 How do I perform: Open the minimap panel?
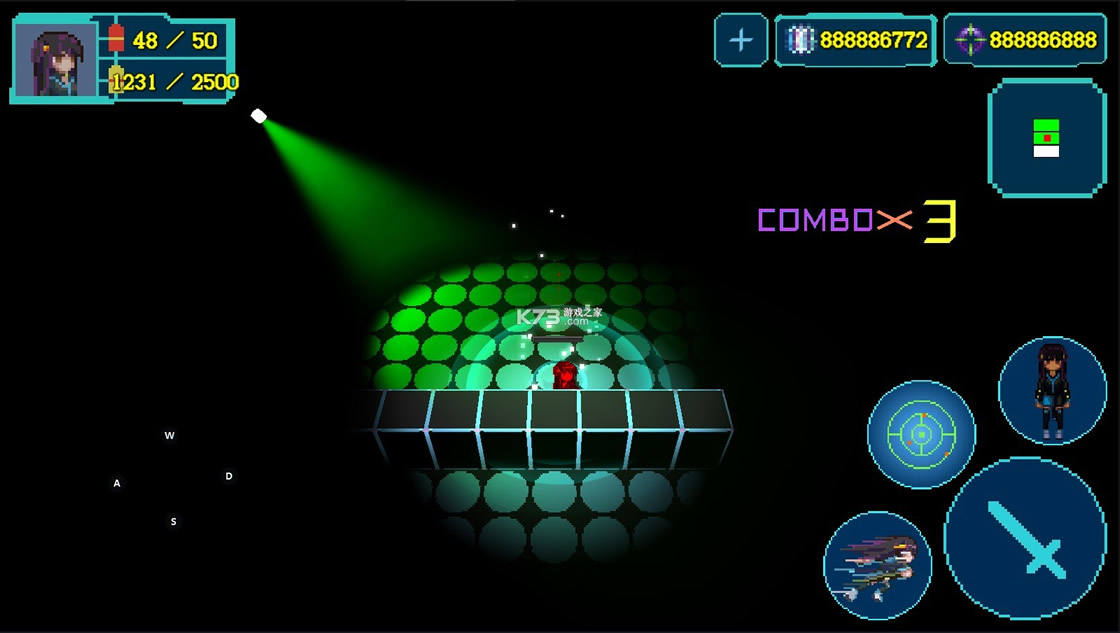(1046, 138)
